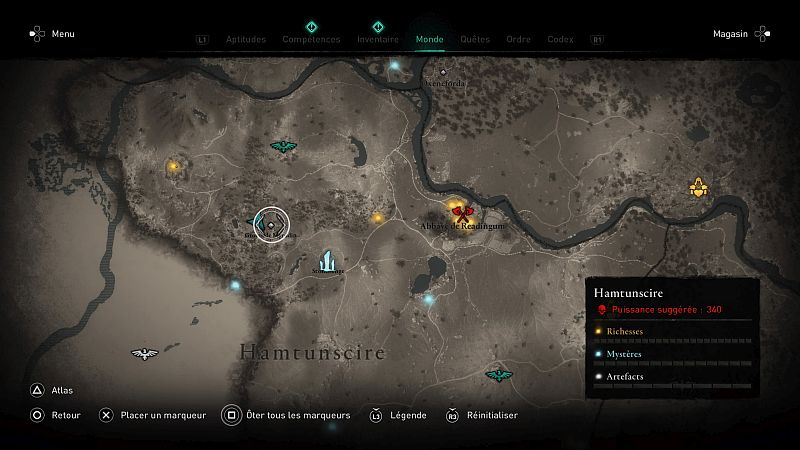Select the Monde tab
This screenshot has width=800, height=450.
click(x=430, y=40)
